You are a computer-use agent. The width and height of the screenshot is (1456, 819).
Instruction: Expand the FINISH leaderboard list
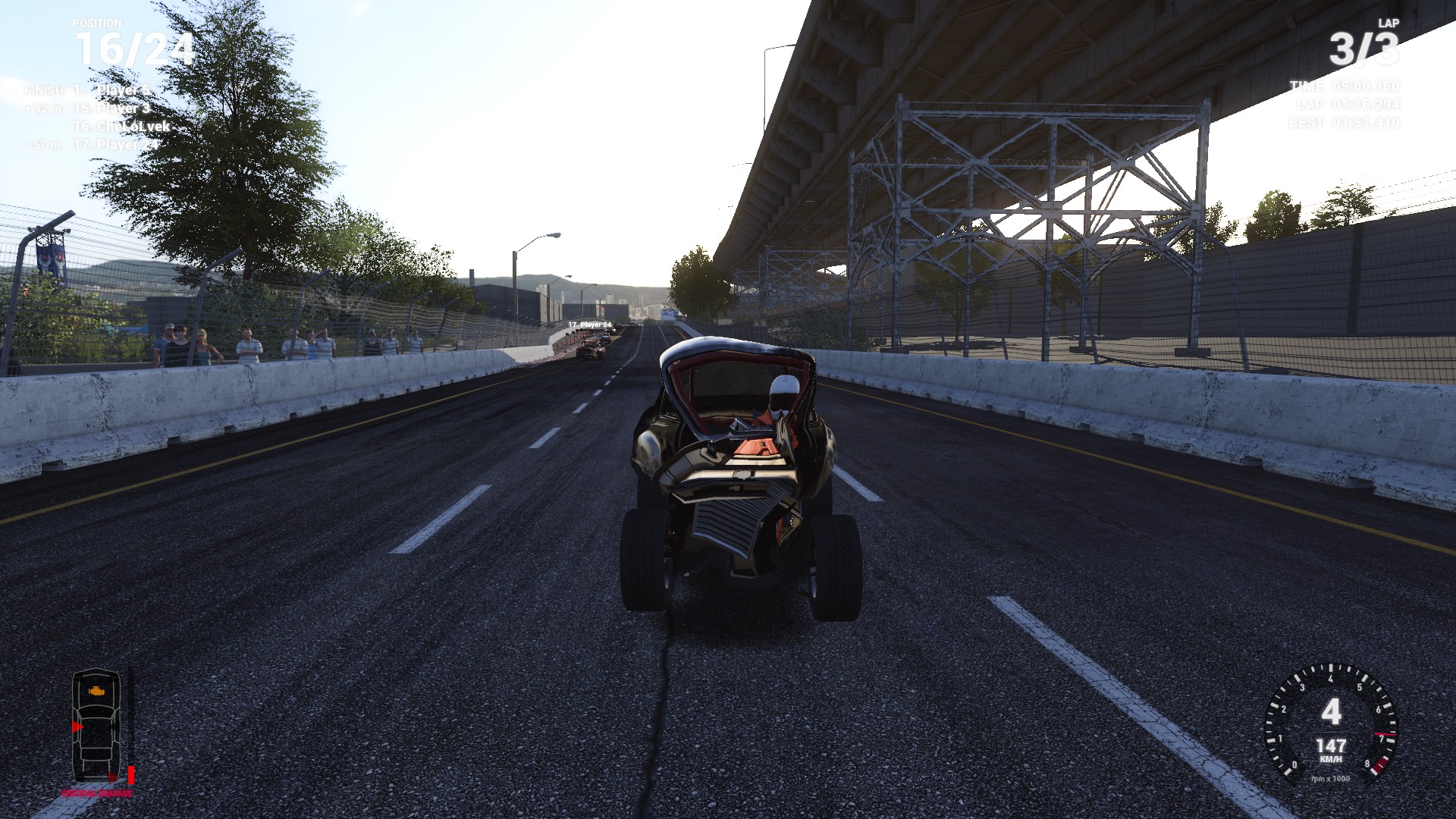coord(44,90)
